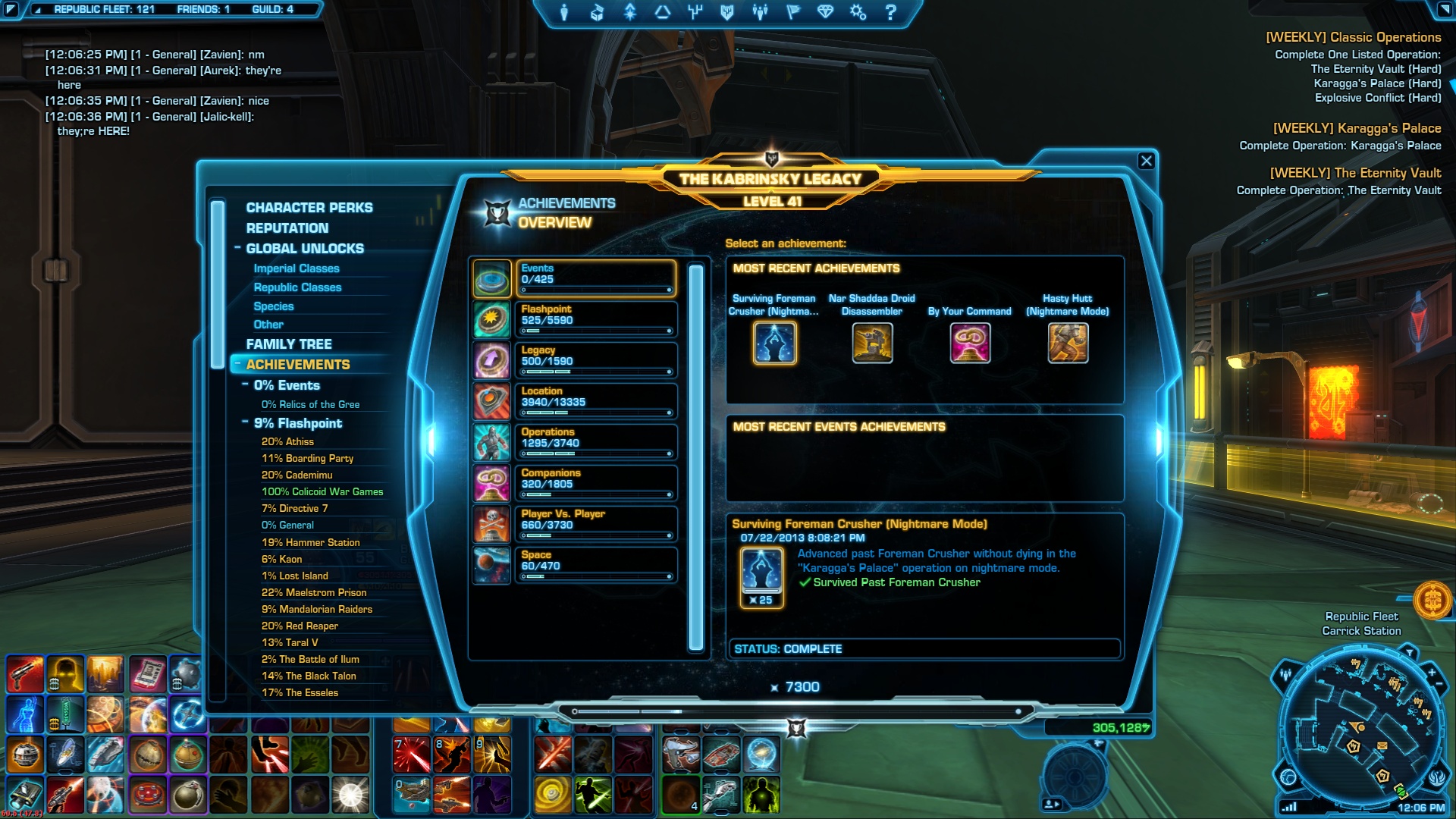1456x819 pixels.
Task: Collapse the Global Unlocks section
Action: (x=237, y=248)
